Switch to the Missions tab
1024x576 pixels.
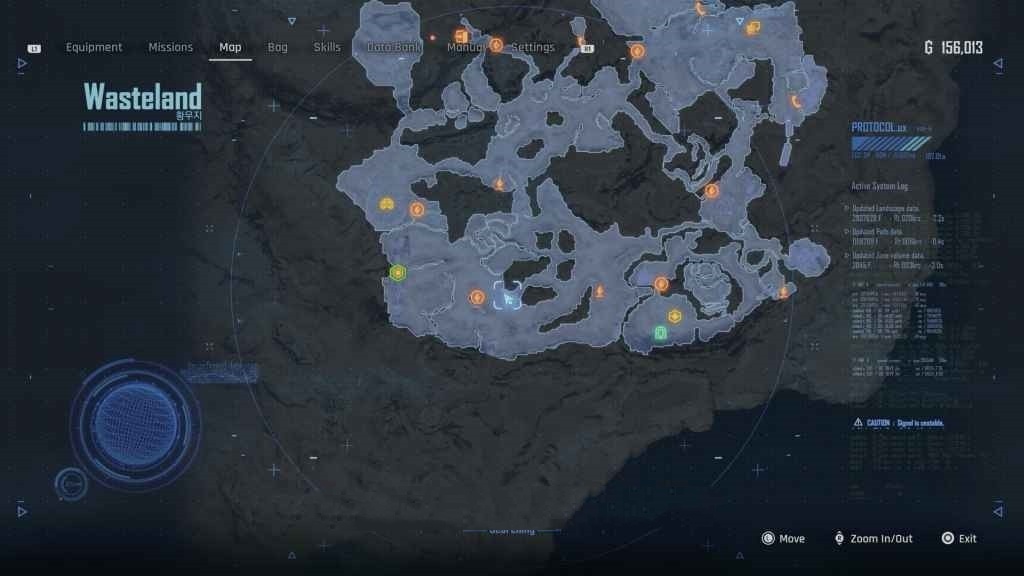coord(171,47)
